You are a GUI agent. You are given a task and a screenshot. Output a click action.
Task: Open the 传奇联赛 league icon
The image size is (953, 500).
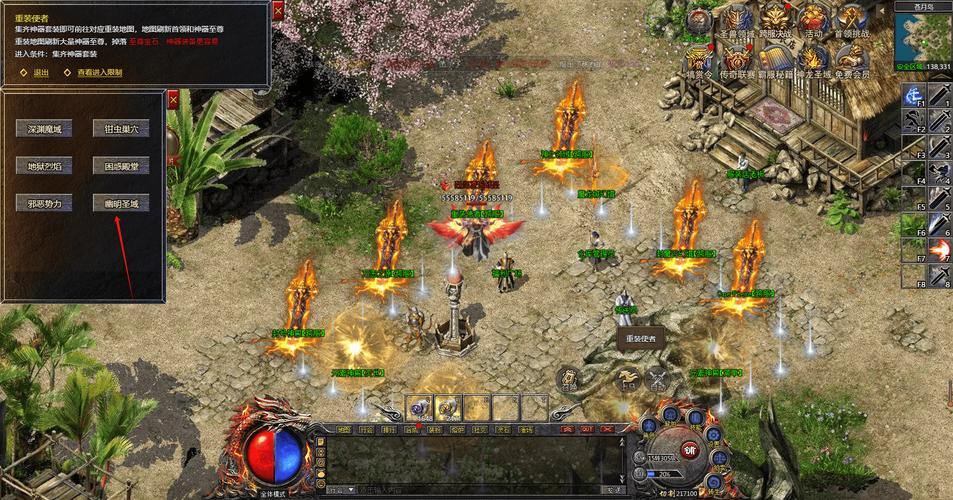pyautogui.click(x=736, y=58)
